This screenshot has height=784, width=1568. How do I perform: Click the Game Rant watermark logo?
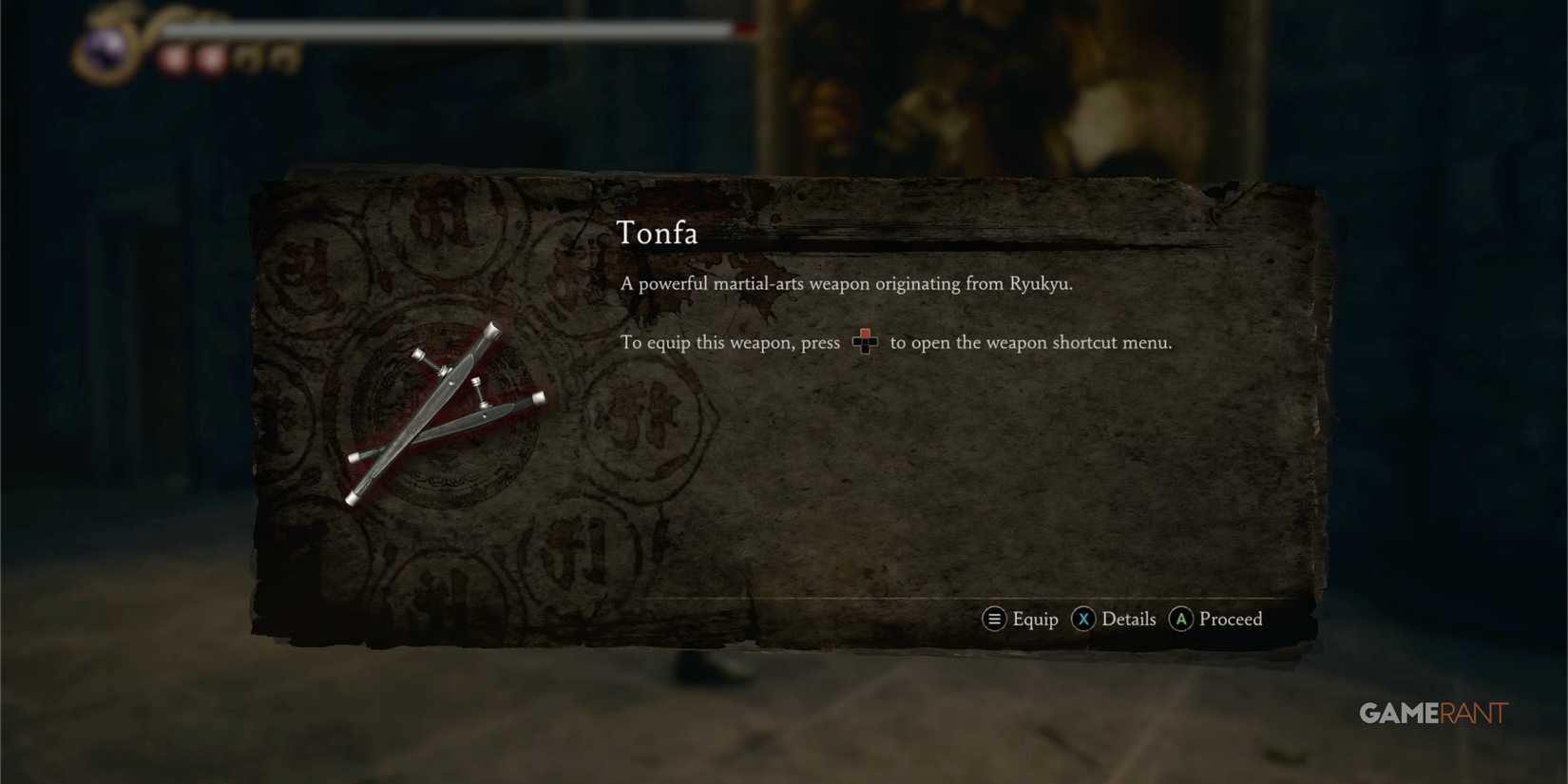(1434, 713)
